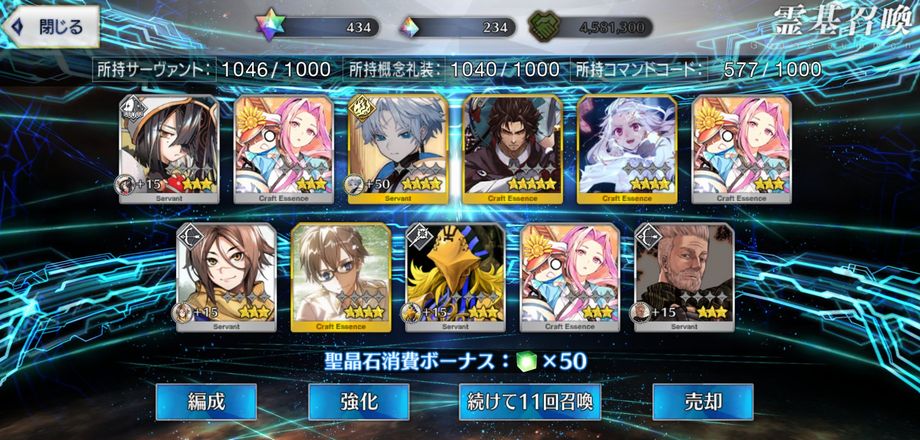Screen dimensions: 920x440
Task: Inspect the bearded dark-haired man craft essence
Action: tap(512, 149)
